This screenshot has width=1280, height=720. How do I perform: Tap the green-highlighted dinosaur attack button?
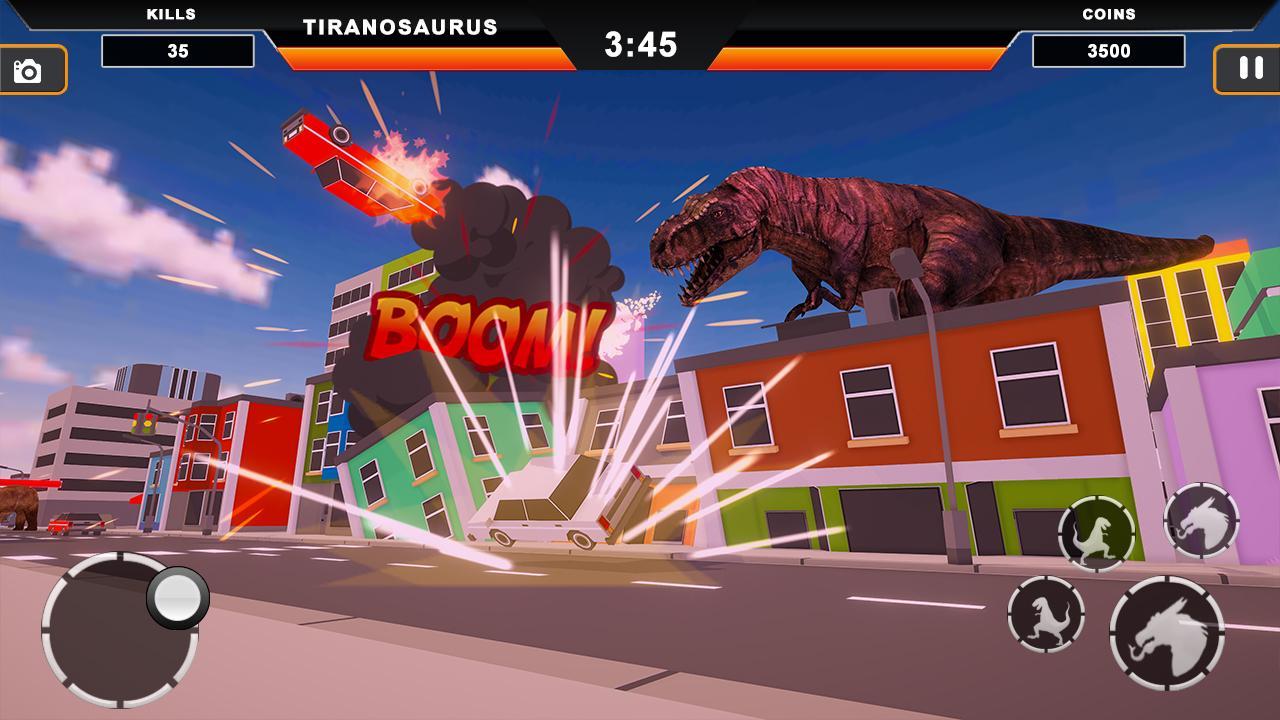(1097, 533)
